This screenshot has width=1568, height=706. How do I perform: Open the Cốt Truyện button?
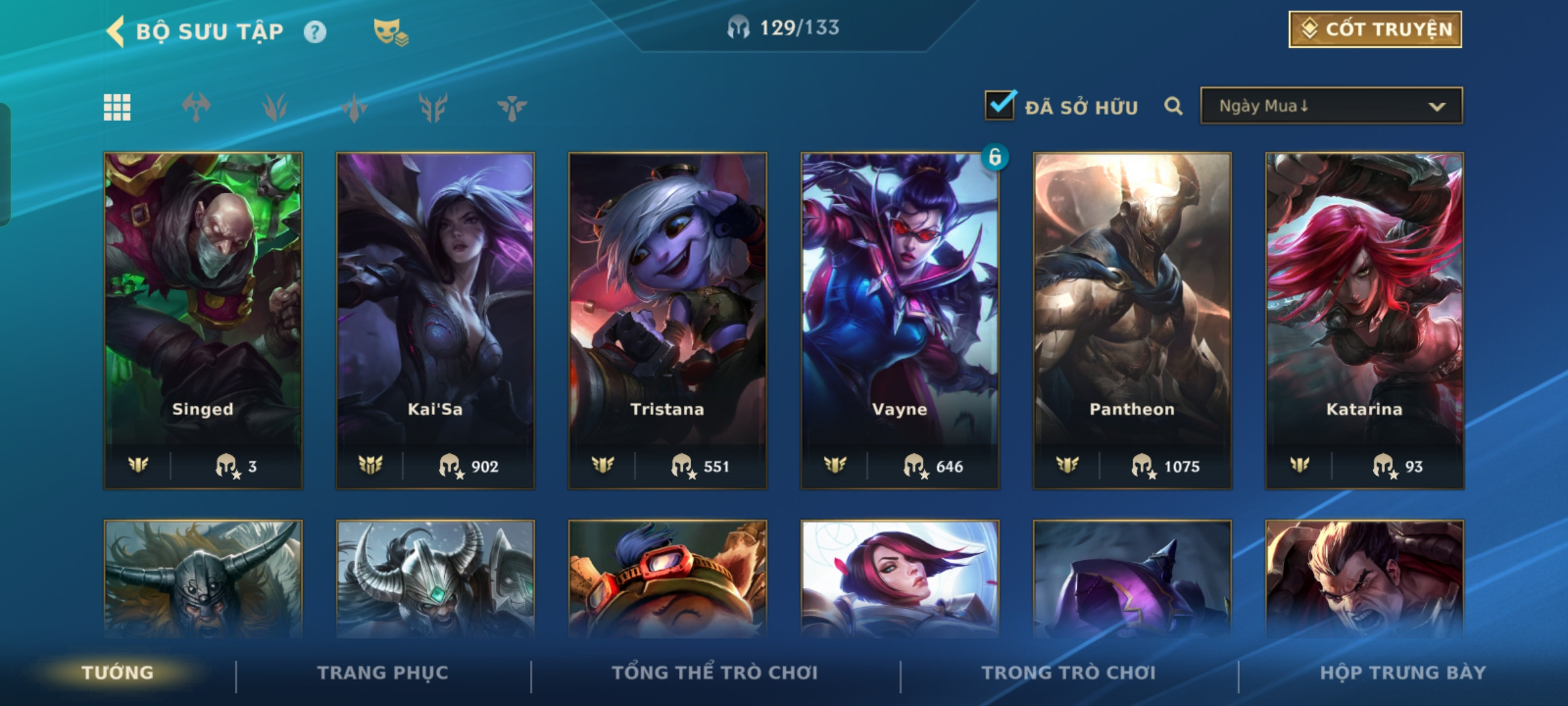click(1375, 29)
